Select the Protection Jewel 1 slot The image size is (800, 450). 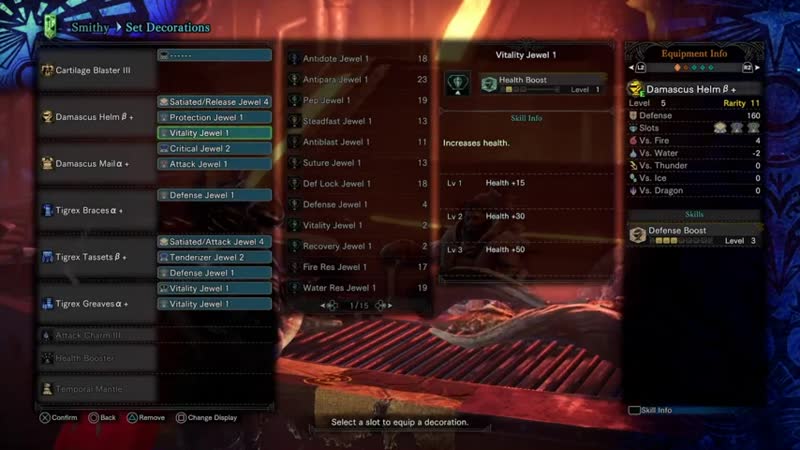coord(214,117)
